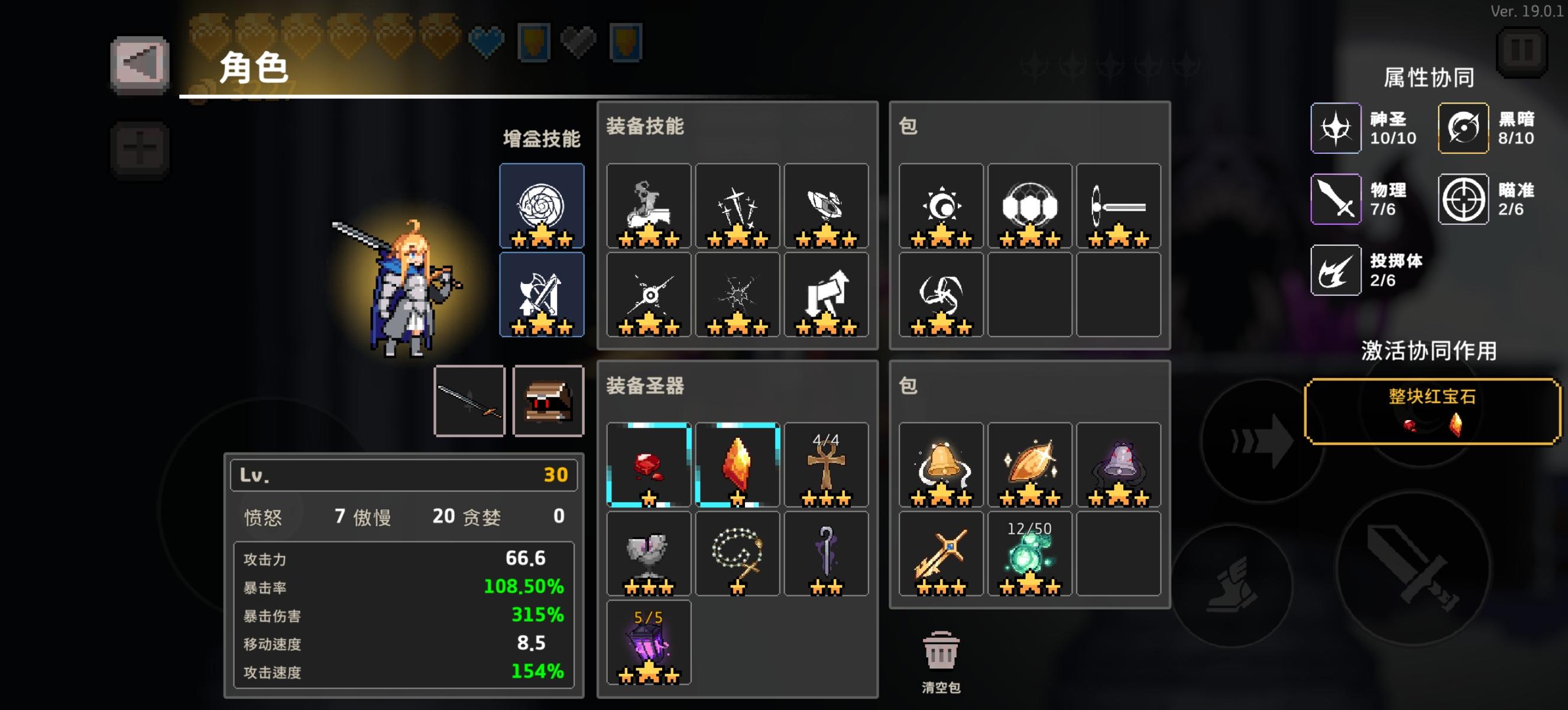Select the golden ankh relic showing 4/4
The height and width of the screenshot is (710, 1568).
827,463
